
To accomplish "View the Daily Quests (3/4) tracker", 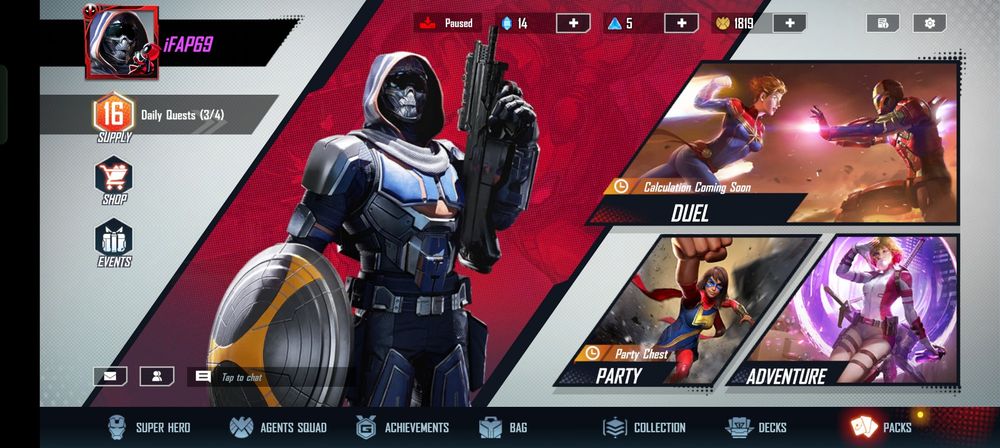I will pyautogui.click(x=185, y=115).
